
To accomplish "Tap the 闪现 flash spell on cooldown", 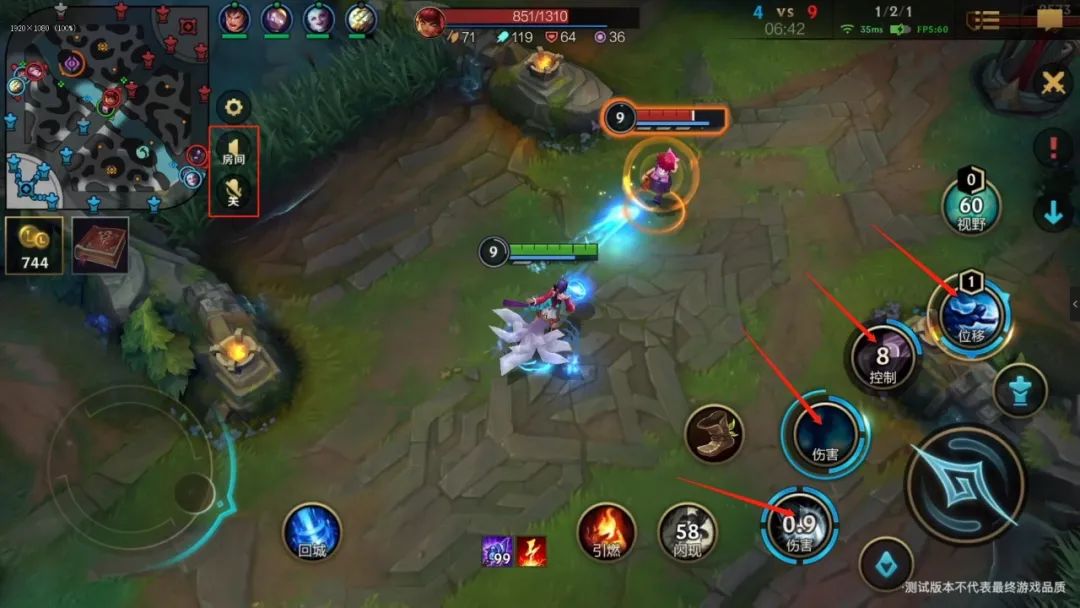I will (x=687, y=530).
